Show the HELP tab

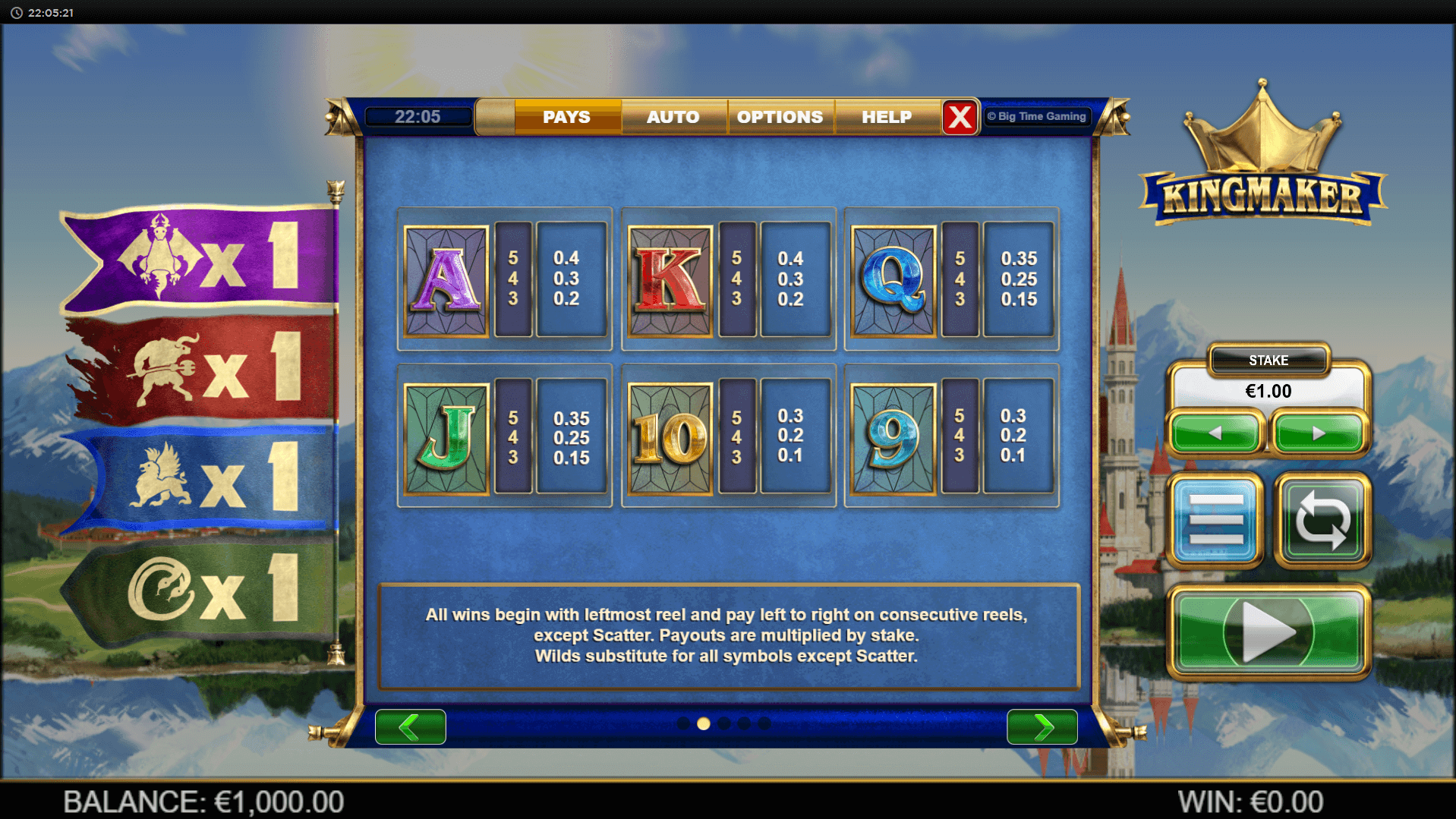(886, 117)
